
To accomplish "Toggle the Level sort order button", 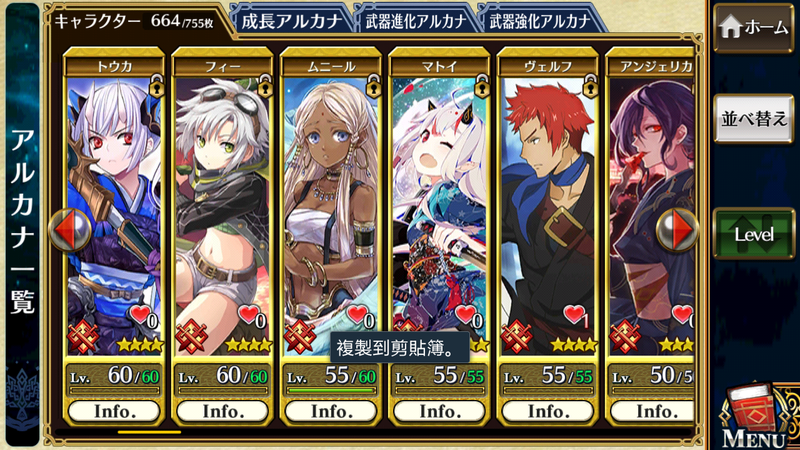I will (x=755, y=234).
